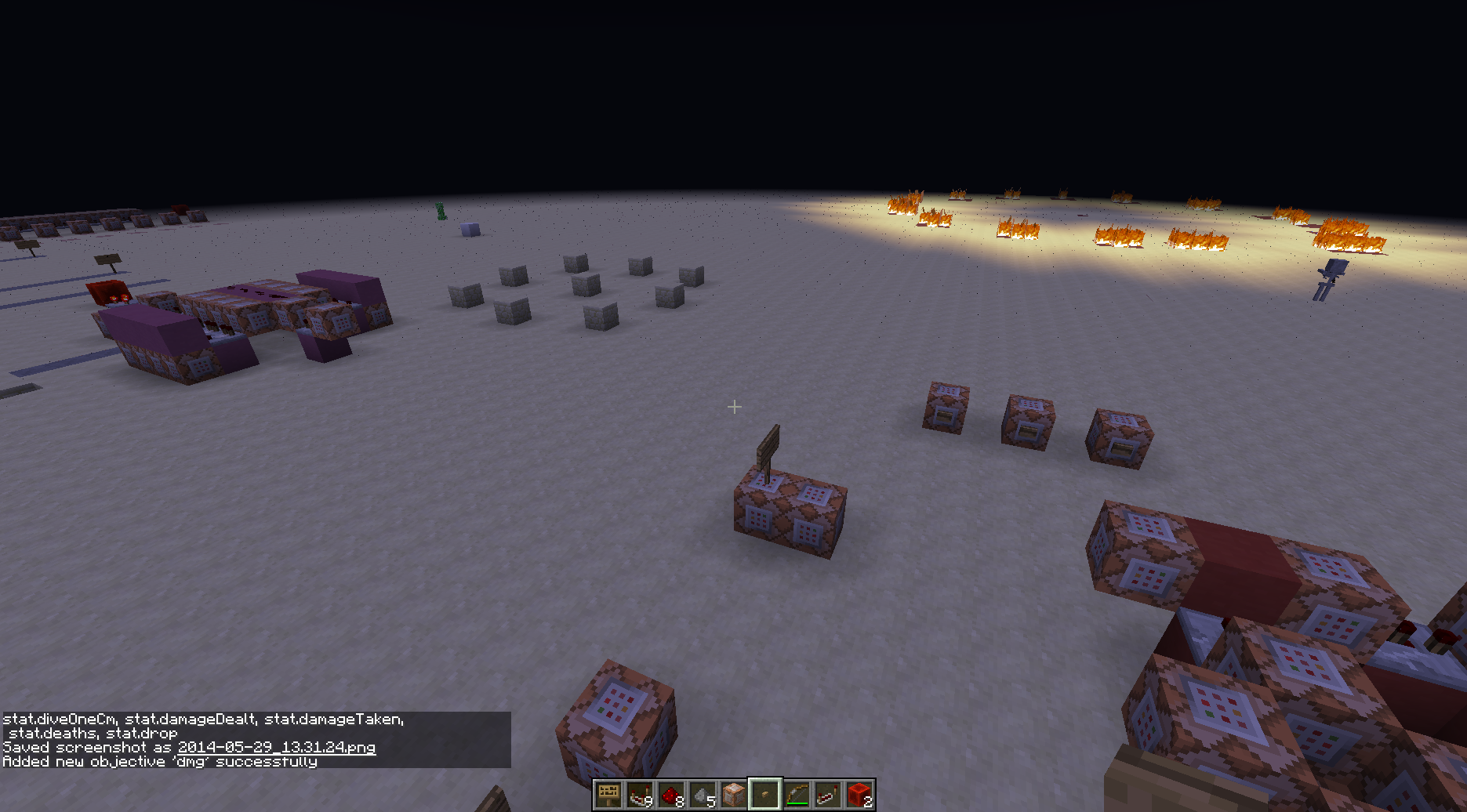Select the redstone block stack
The image size is (1467, 812).
(x=859, y=795)
